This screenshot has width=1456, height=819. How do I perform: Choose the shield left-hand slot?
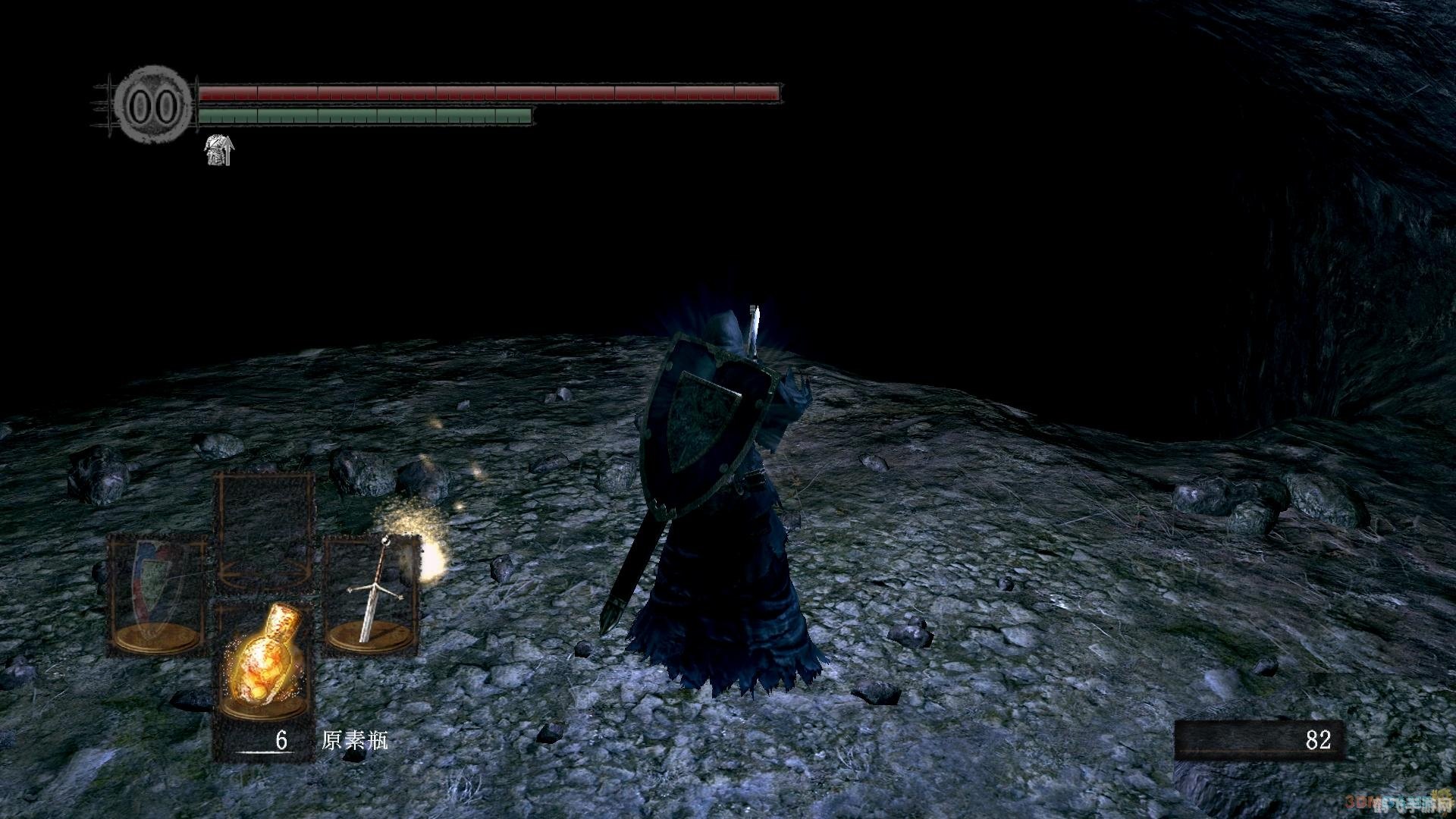pyautogui.click(x=157, y=593)
